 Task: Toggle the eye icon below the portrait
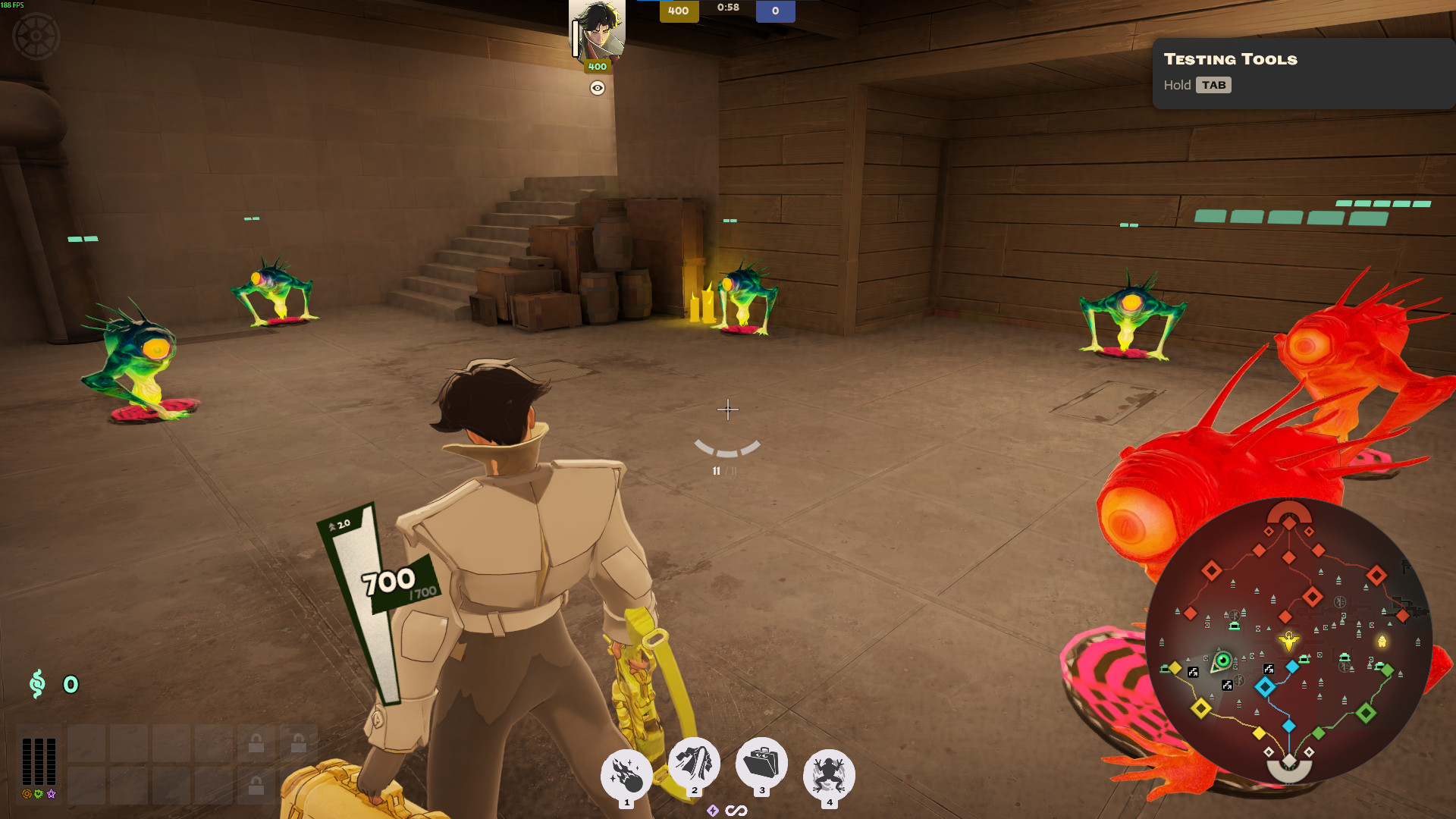click(598, 88)
